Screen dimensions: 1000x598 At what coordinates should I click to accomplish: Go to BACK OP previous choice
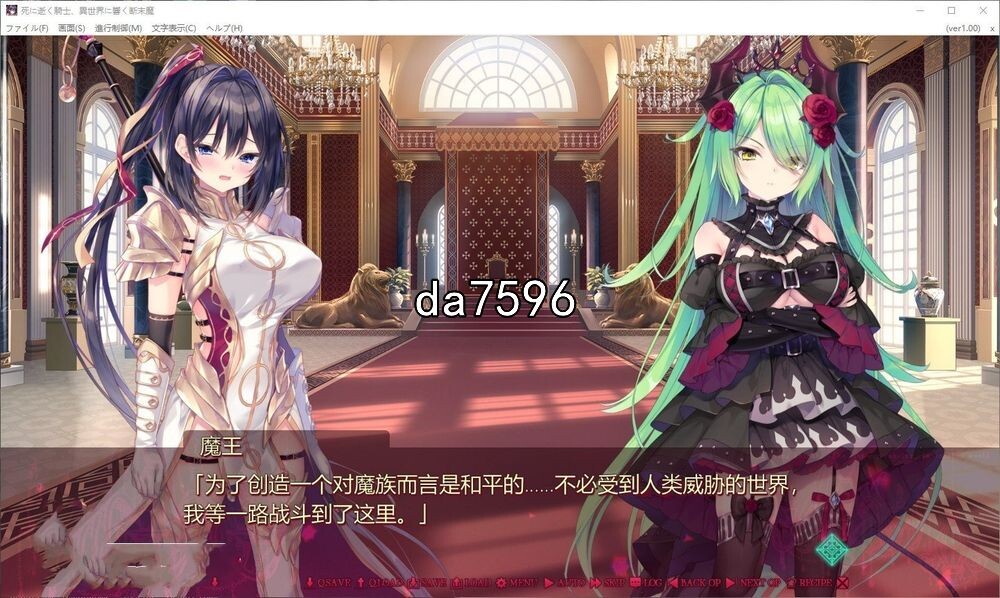point(695,582)
